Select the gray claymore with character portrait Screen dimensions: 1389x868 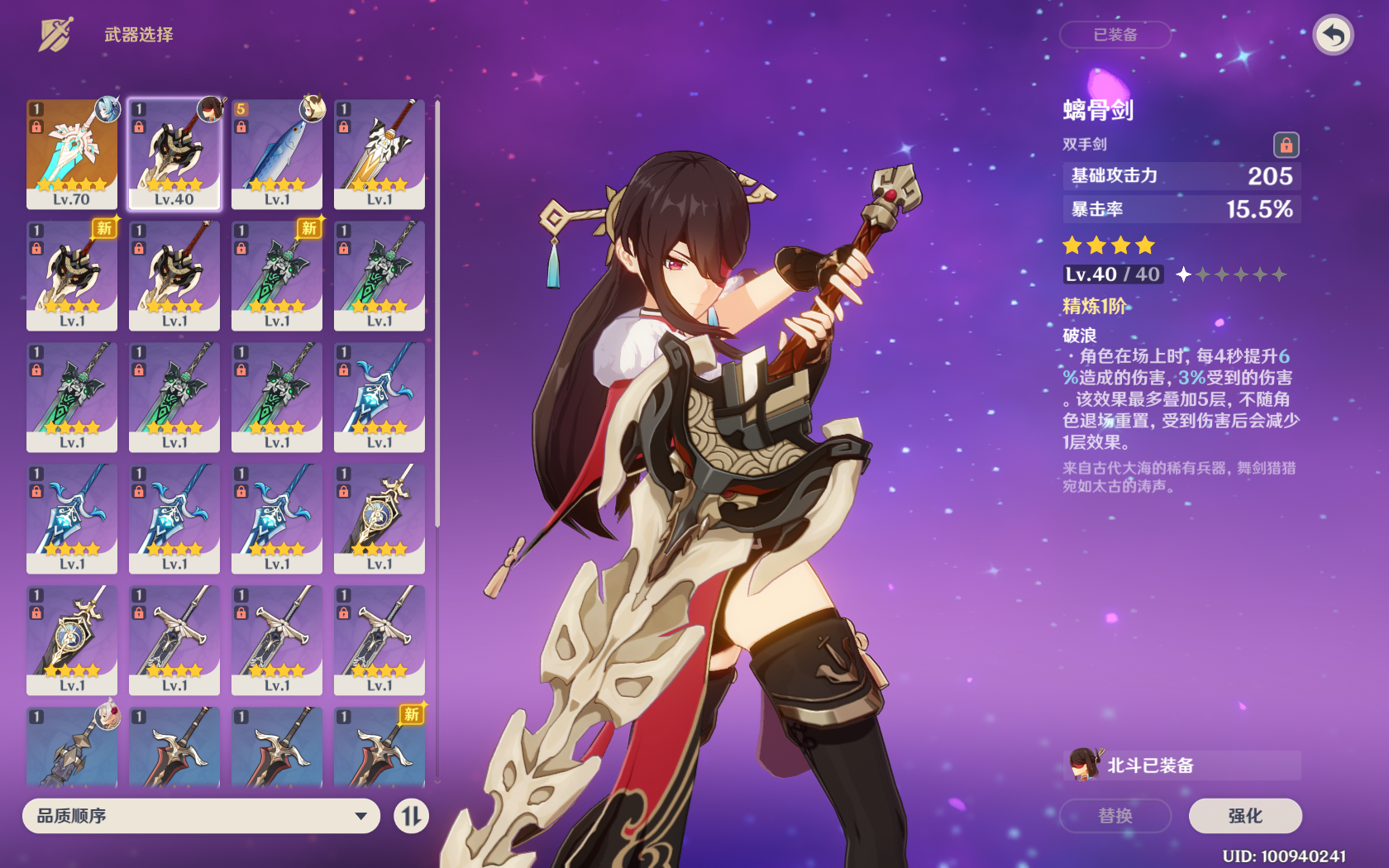pos(72,746)
